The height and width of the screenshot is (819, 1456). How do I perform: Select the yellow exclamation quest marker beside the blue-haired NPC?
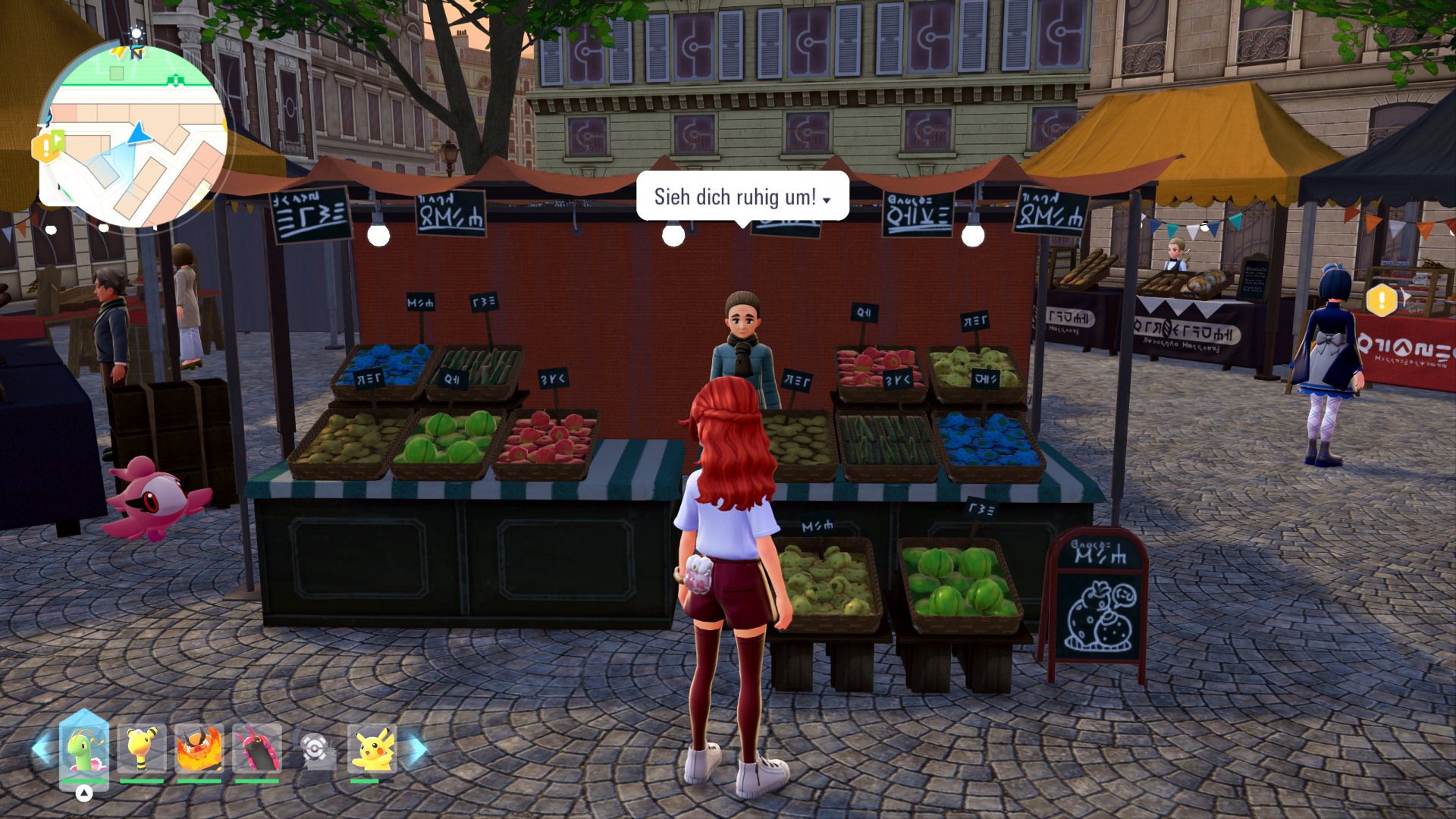point(1382,300)
